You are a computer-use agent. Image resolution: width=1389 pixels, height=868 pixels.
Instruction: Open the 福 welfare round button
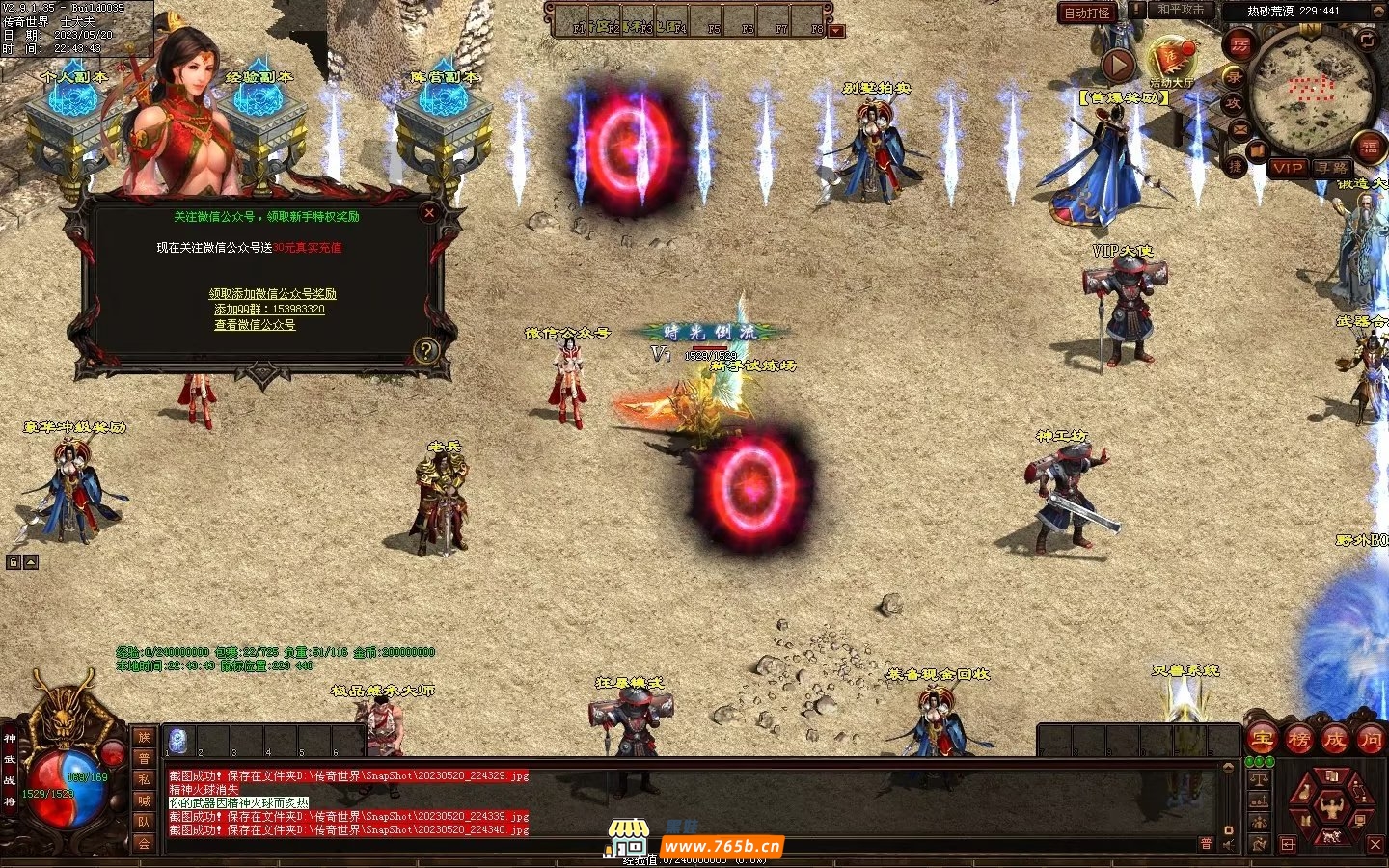(x=1370, y=148)
